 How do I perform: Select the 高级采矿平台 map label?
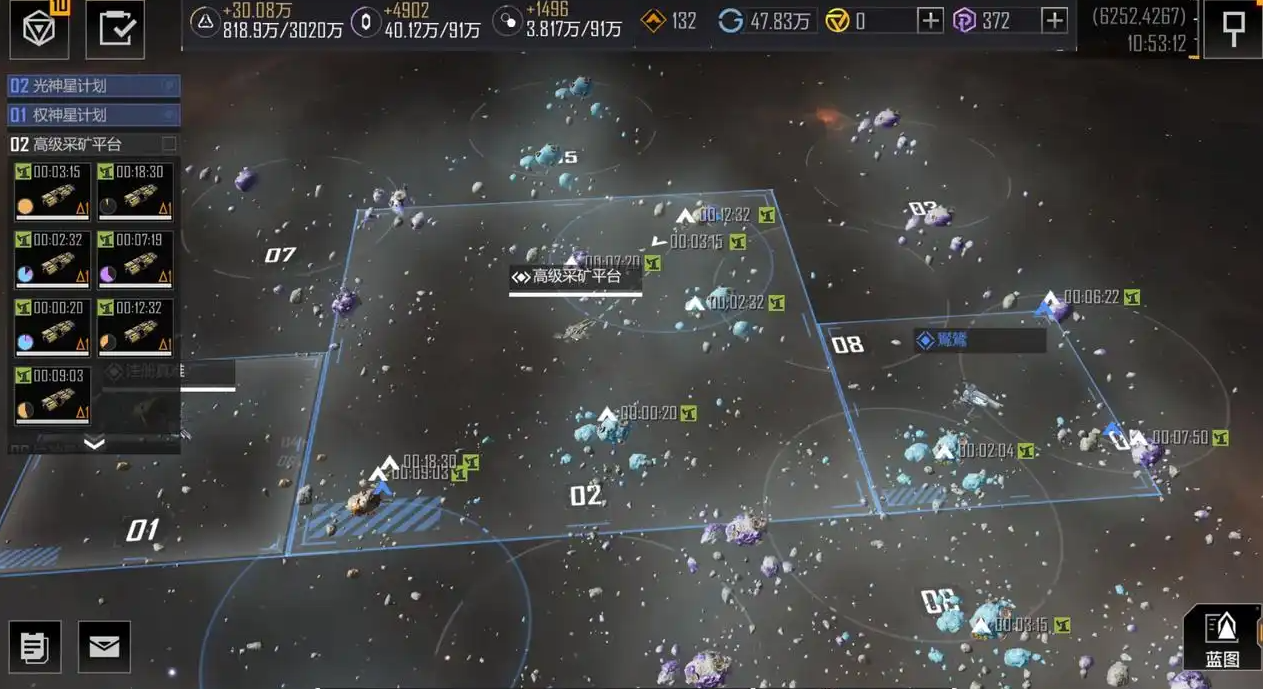coord(575,277)
